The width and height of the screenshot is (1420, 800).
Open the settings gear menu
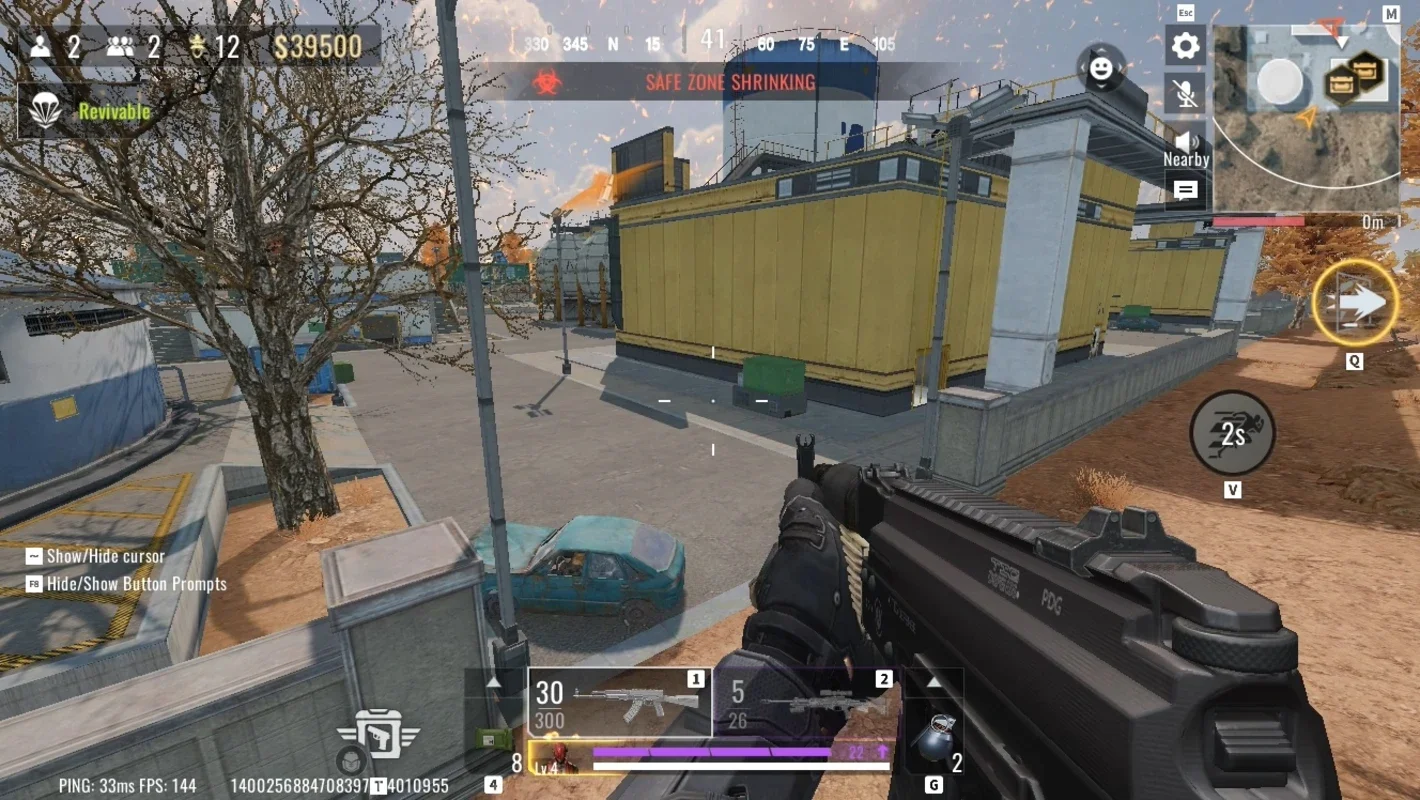(x=1185, y=45)
